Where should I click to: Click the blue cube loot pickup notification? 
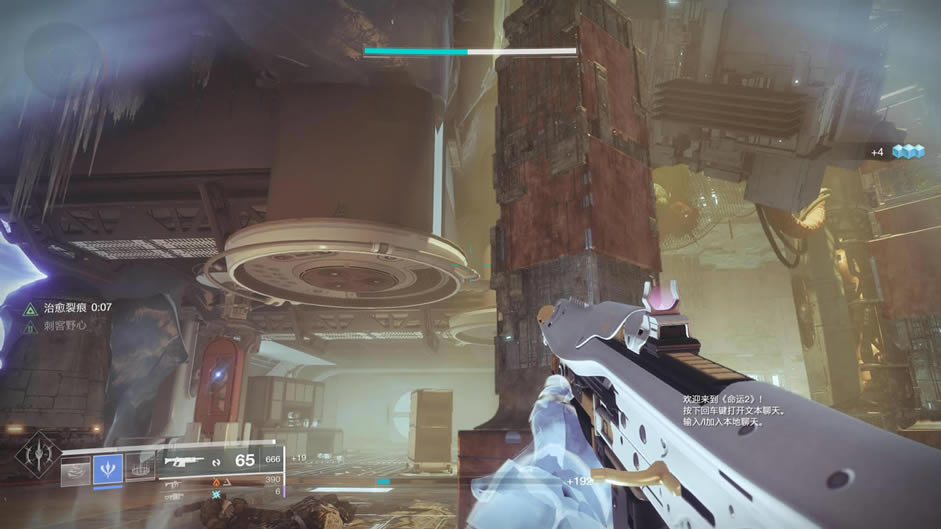(908, 152)
